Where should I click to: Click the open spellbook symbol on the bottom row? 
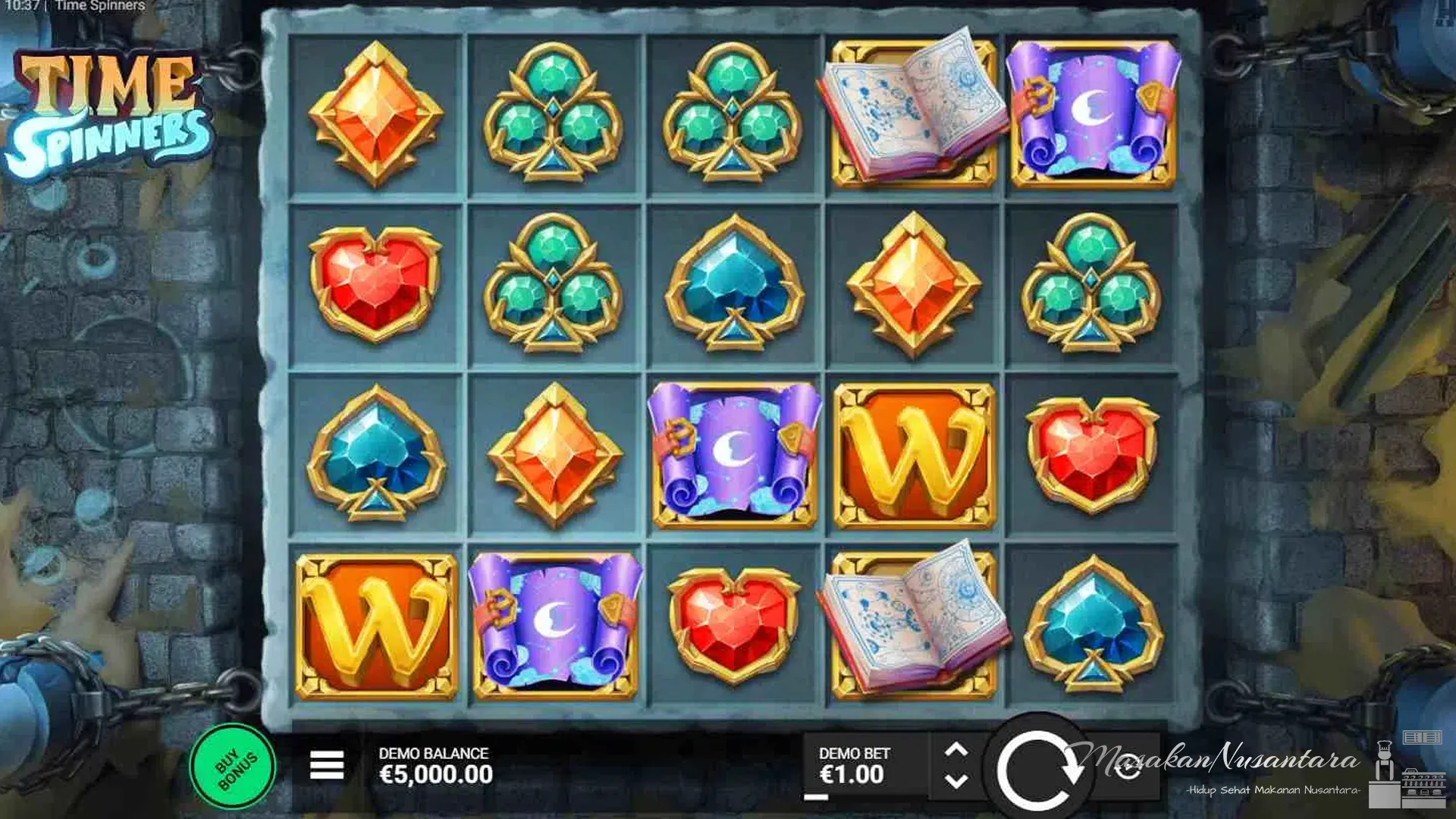click(910, 626)
